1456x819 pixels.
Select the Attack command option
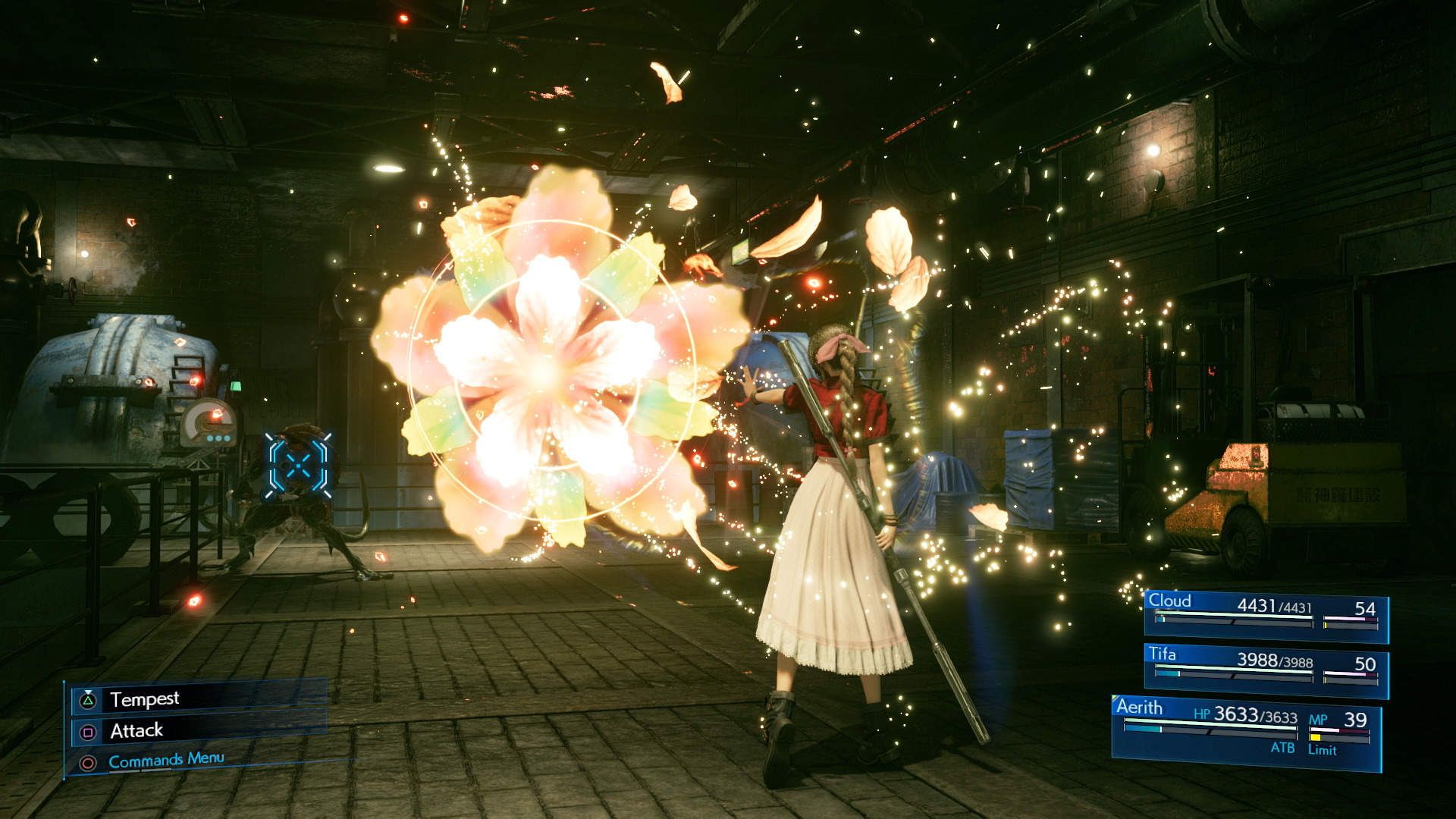click(x=136, y=732)
